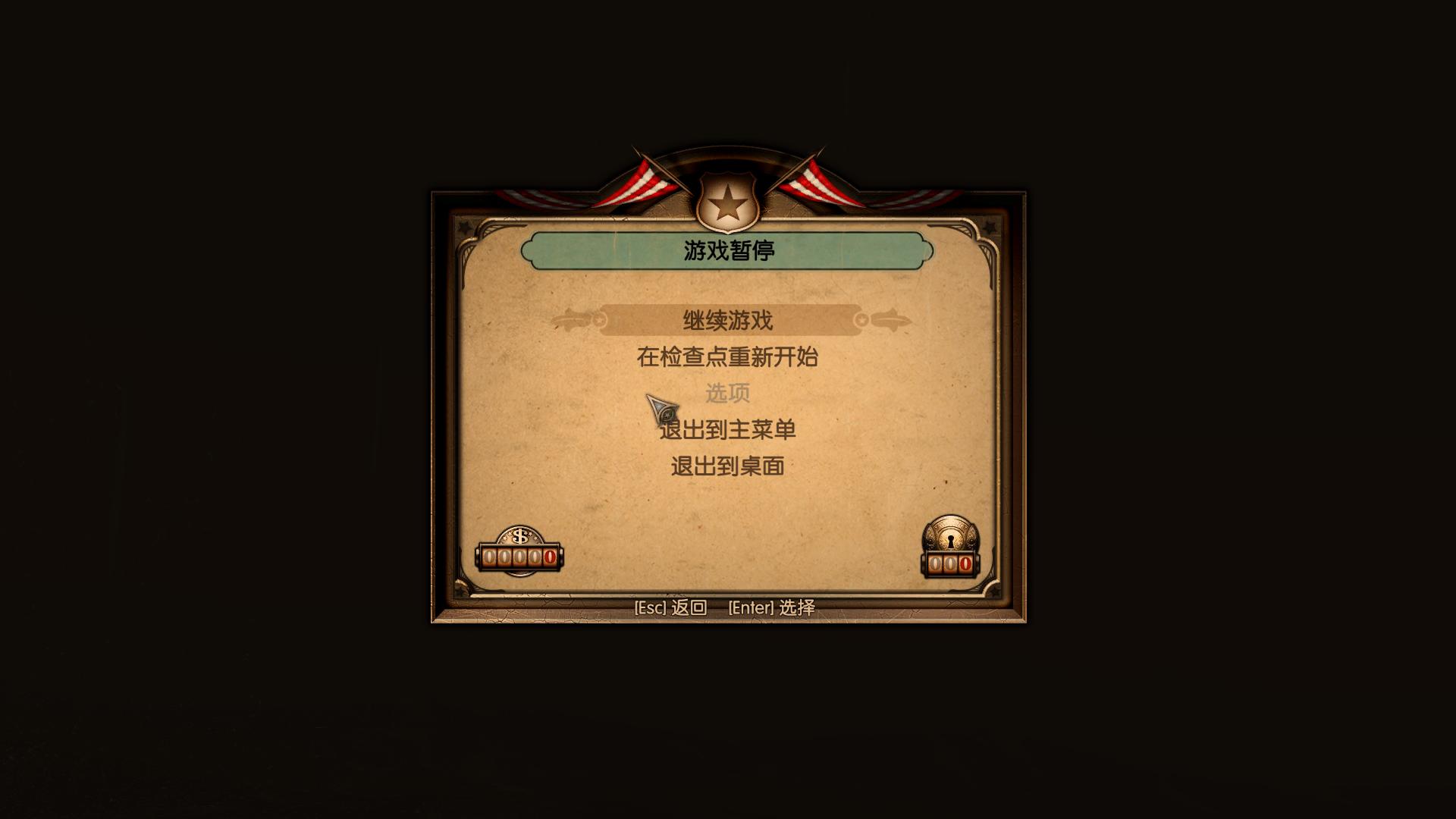This screenshot has height=819, width=1456.
Task: Click the red digit on the lockpick counter
Action: pyautogui.click(x=965, y=561)
